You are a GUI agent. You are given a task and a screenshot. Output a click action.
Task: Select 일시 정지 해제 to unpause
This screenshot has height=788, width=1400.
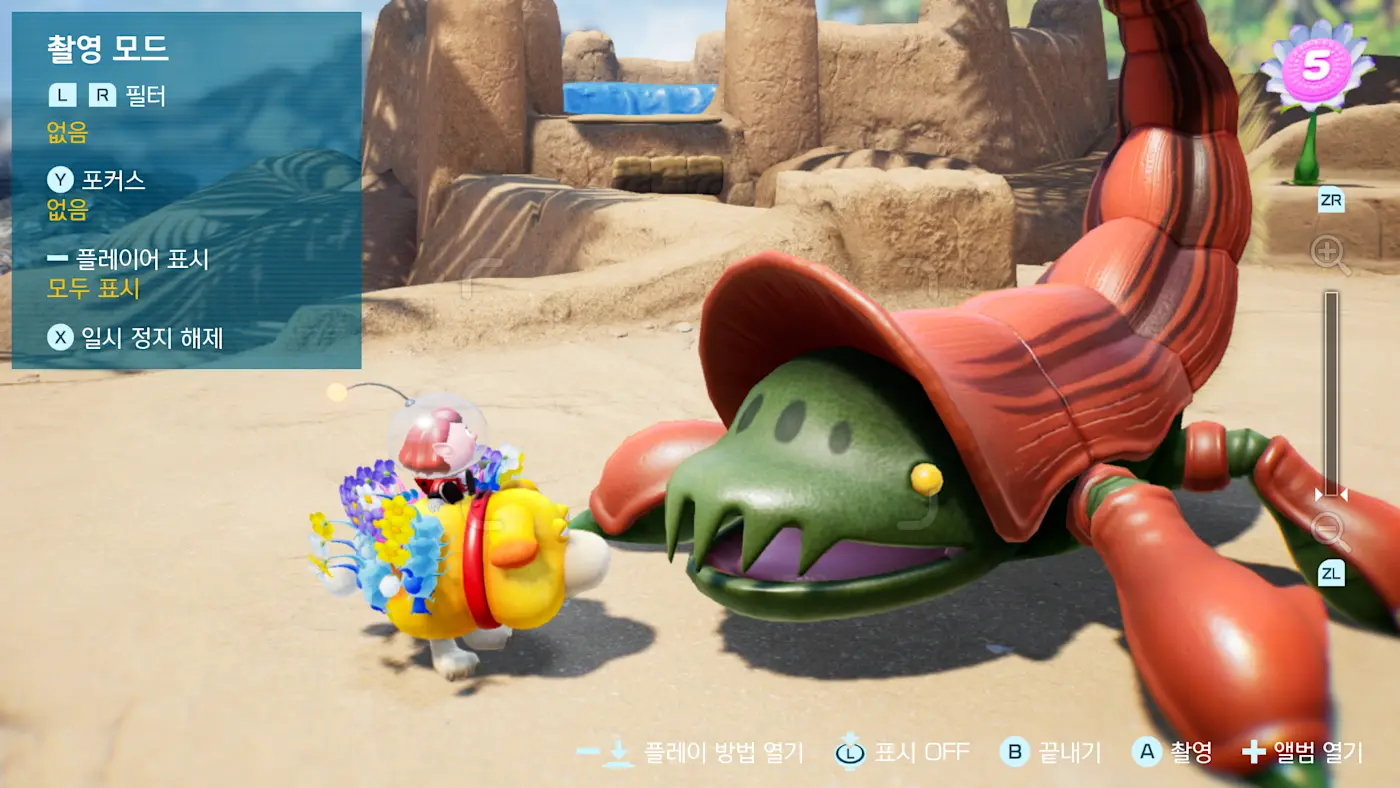click(x=135, y=338)
